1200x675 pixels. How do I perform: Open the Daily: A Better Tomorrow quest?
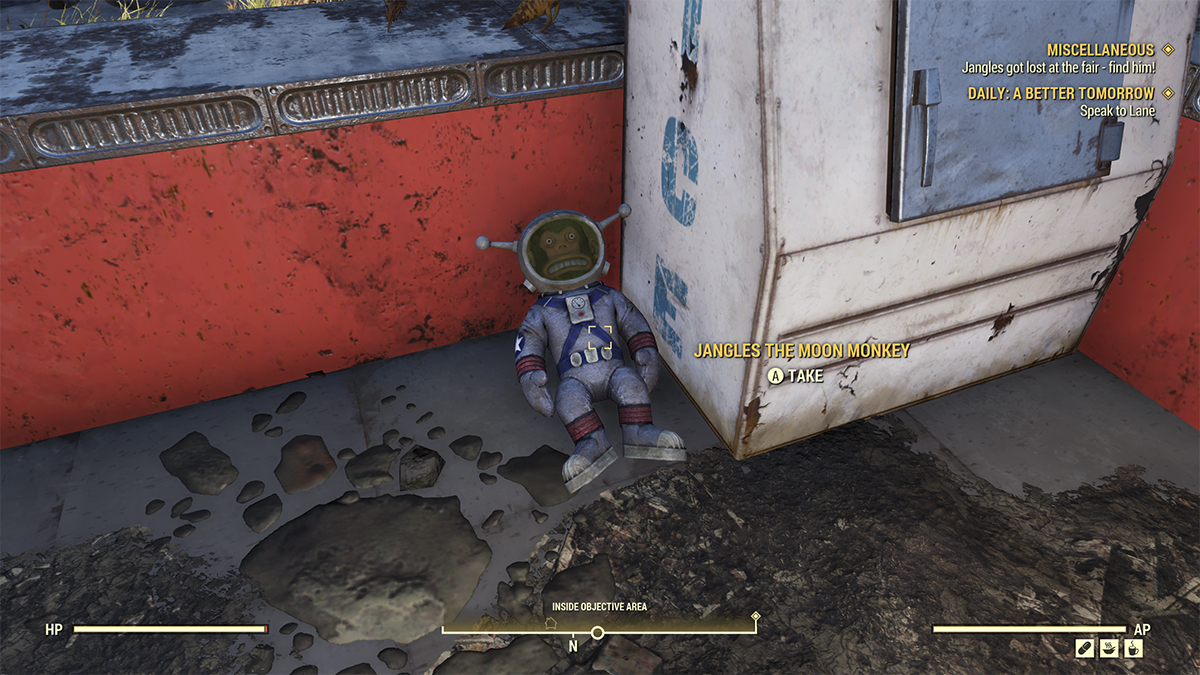(1060, 93)
